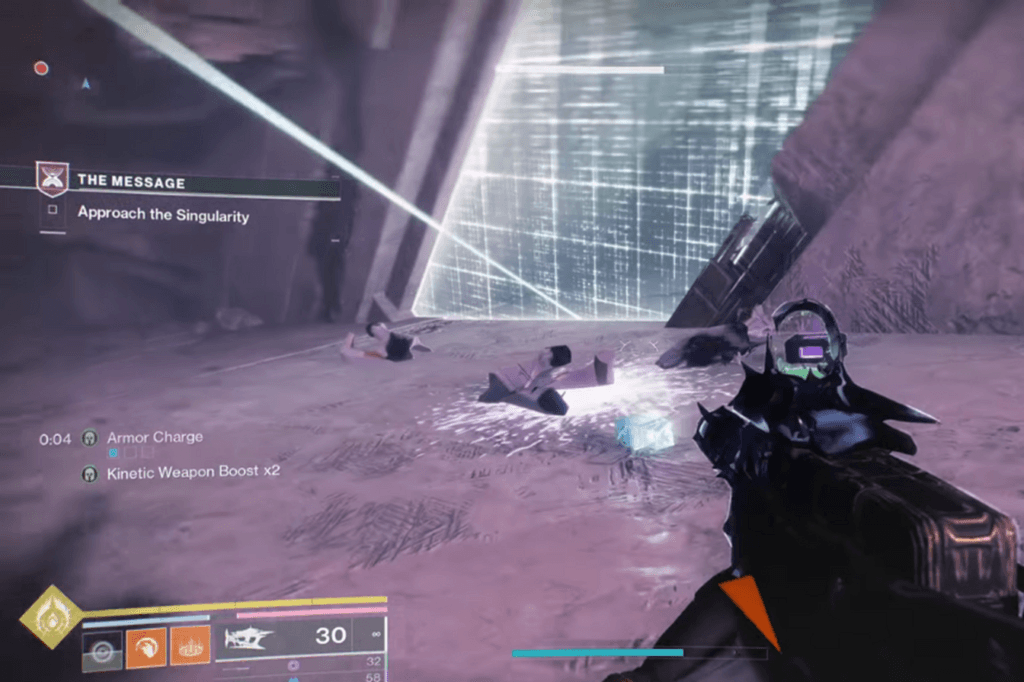Click the red dot on the radar
This screenshot has width=1024, height=682.
[x=41, y=68]
